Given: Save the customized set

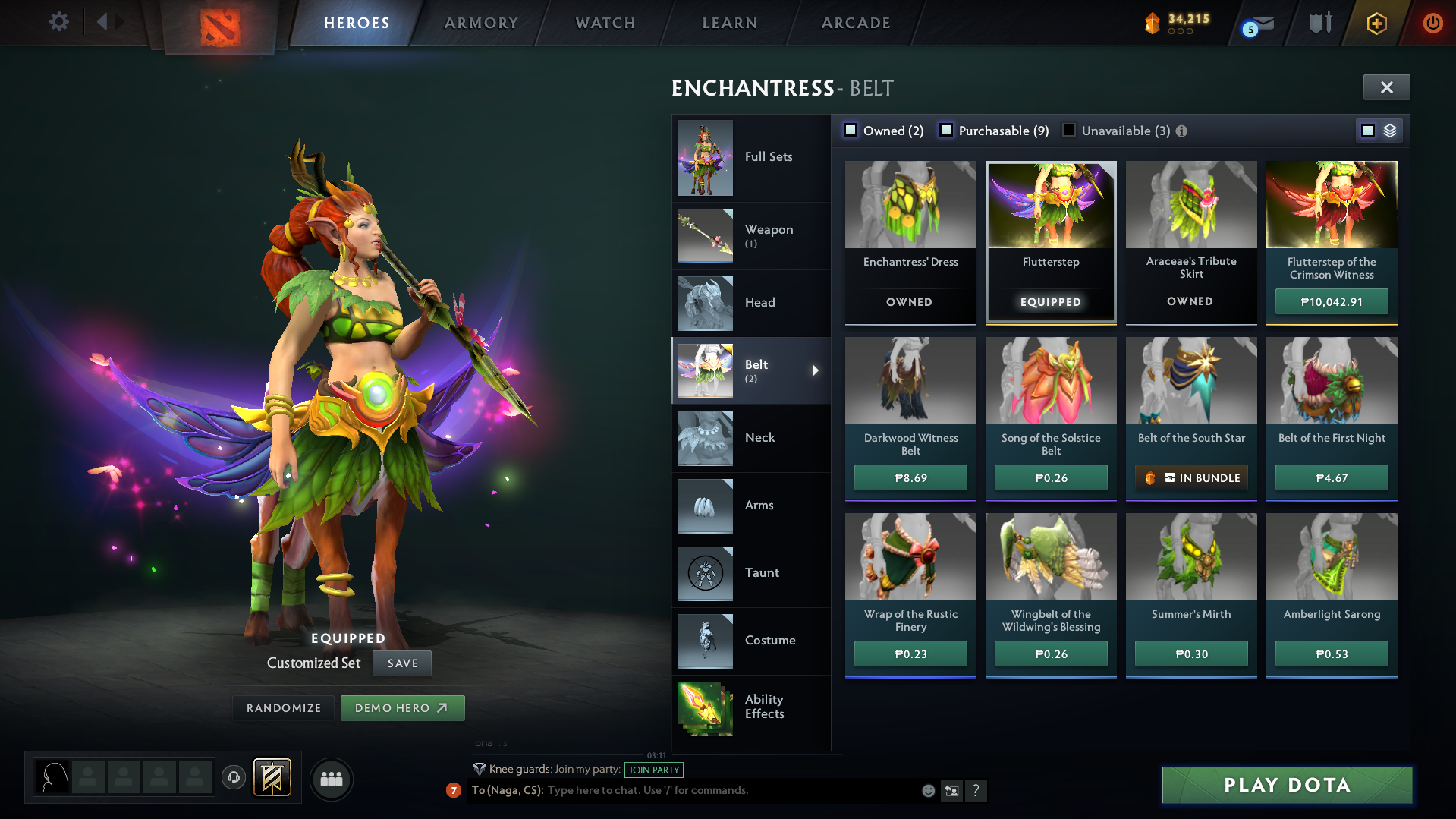Looking at the screenshot, I should (x=401, y=663).
